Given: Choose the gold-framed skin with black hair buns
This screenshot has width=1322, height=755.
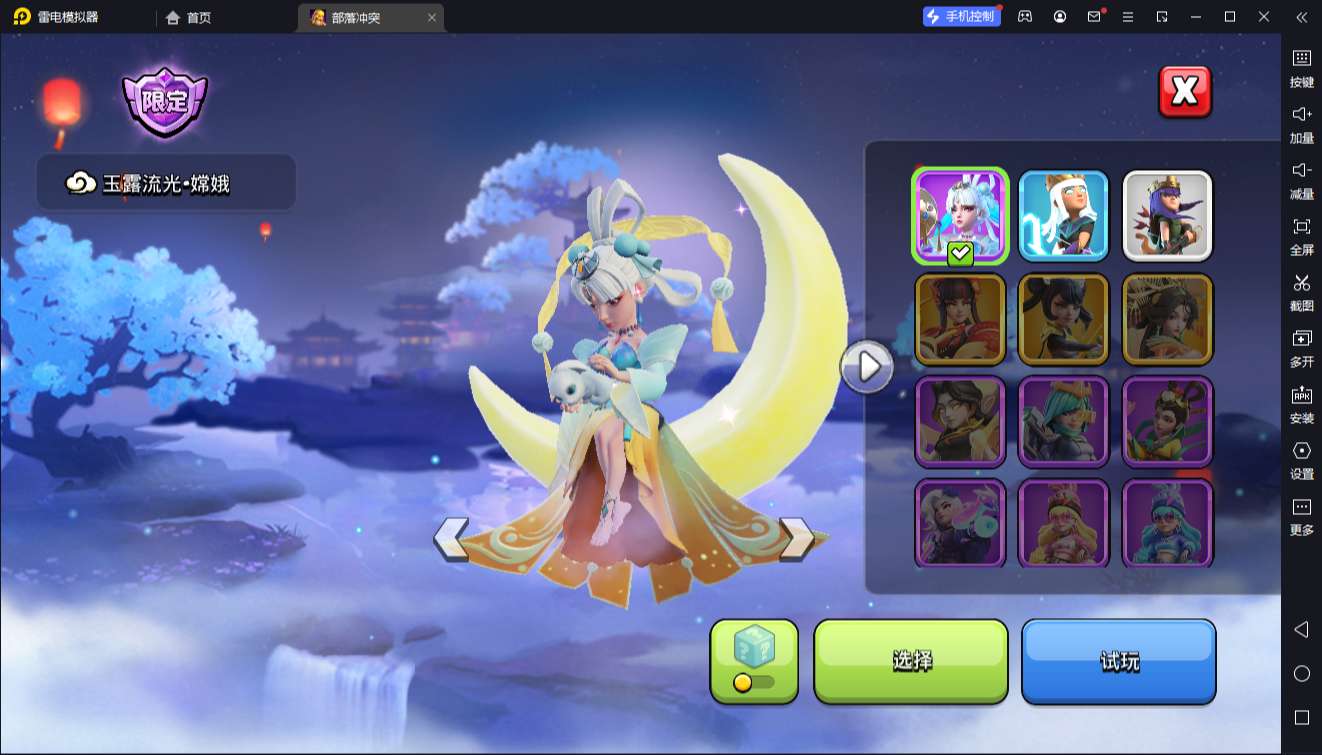Looking at the screenshot, I should tap(1063, 319).
